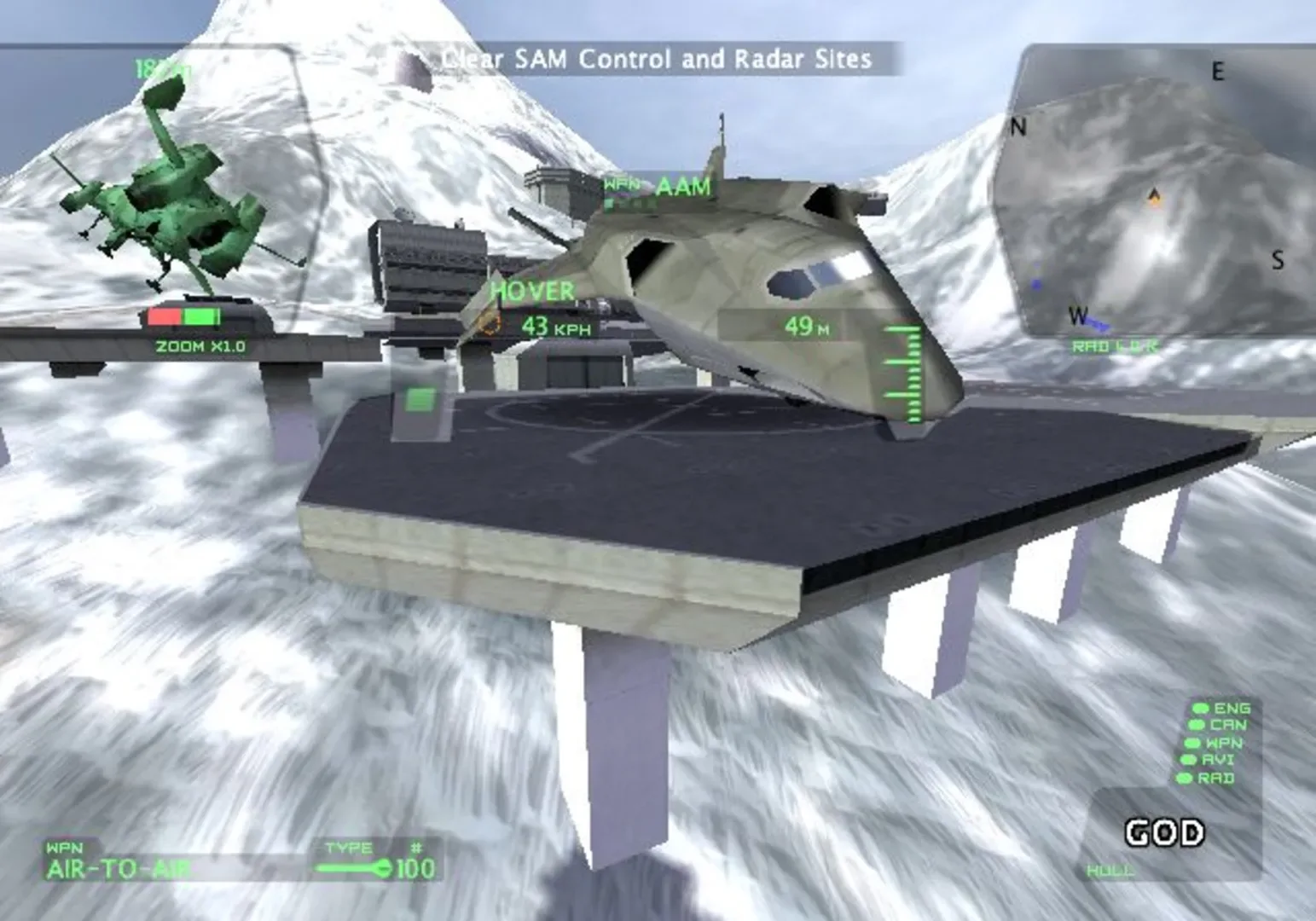The height and width of the screenshot is (921, 1316).
Task: Click the WPN status light
Action: (1193, 742)
